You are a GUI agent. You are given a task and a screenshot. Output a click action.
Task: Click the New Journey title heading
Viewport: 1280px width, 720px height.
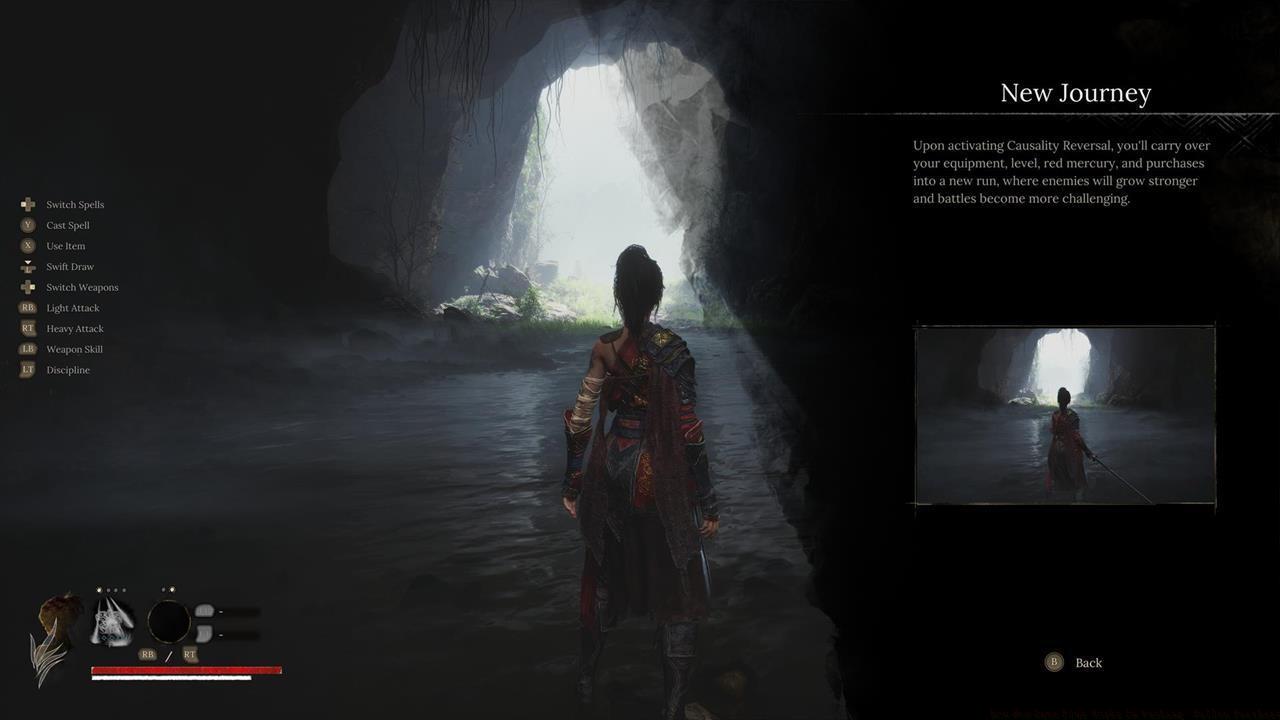pyautogui.click(x=1076, y=92)
